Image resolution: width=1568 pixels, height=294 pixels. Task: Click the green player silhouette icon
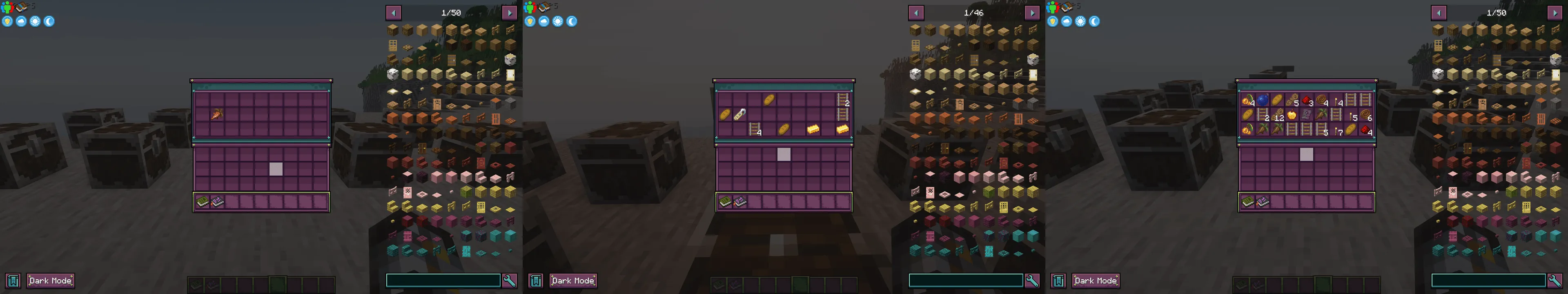tap(7, 7)
